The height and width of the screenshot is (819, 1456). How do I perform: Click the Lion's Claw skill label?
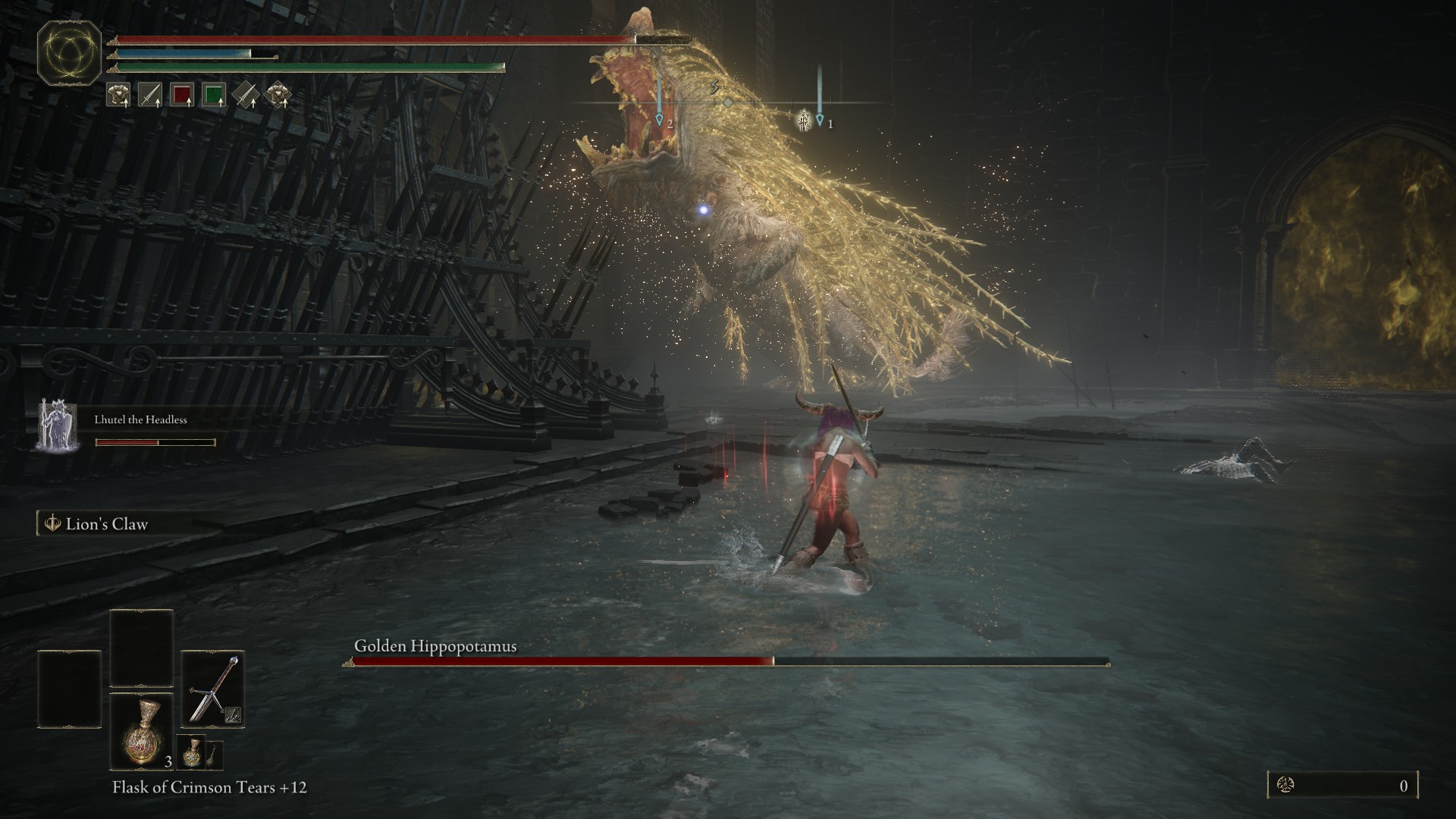(106, 524)
